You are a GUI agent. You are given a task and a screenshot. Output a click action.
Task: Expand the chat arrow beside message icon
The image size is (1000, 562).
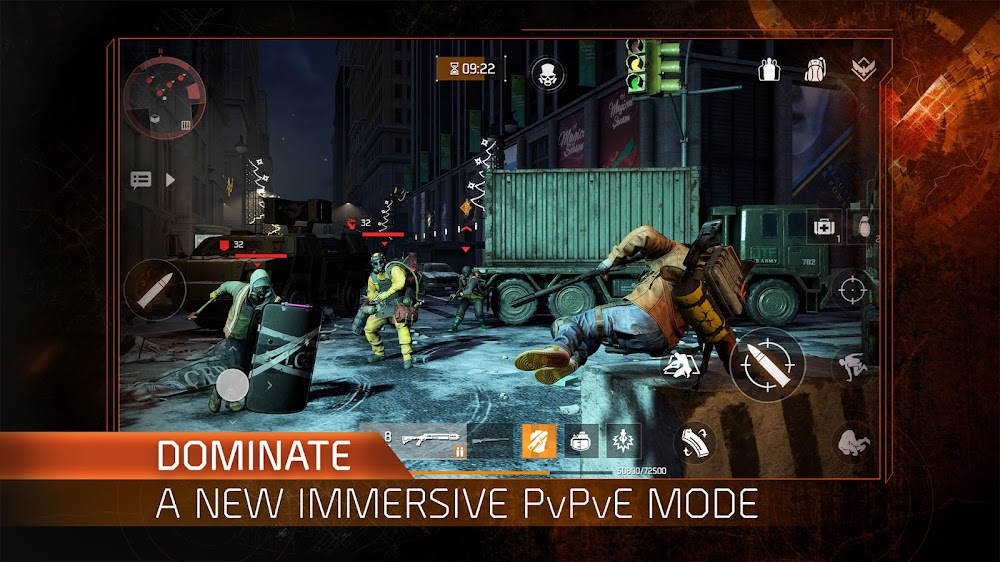(x=170, y=180)
